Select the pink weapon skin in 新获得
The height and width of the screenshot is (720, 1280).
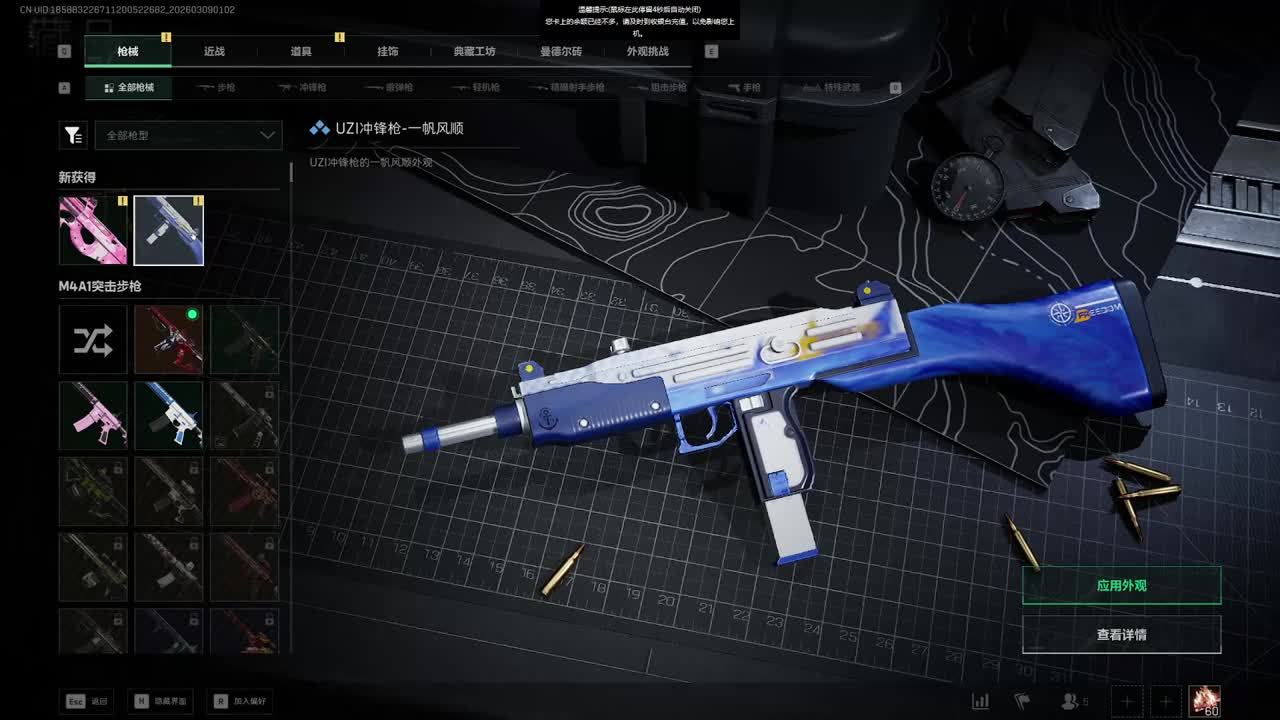point(93,231)
